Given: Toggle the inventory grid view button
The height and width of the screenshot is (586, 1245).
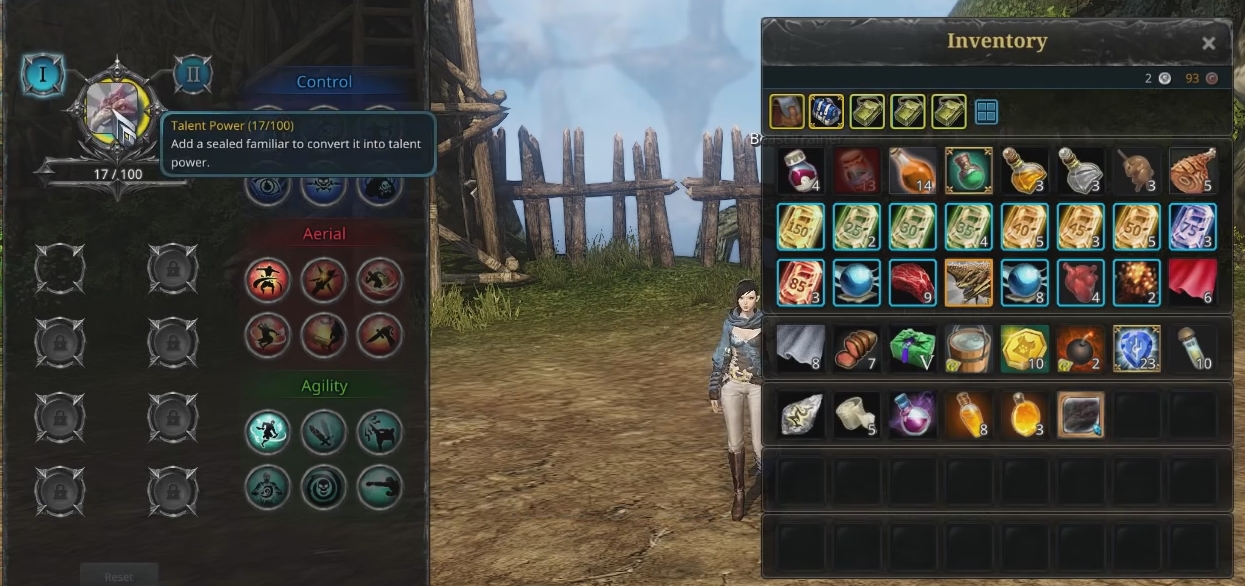Looking at the screenshot, I should click(986, 112).
